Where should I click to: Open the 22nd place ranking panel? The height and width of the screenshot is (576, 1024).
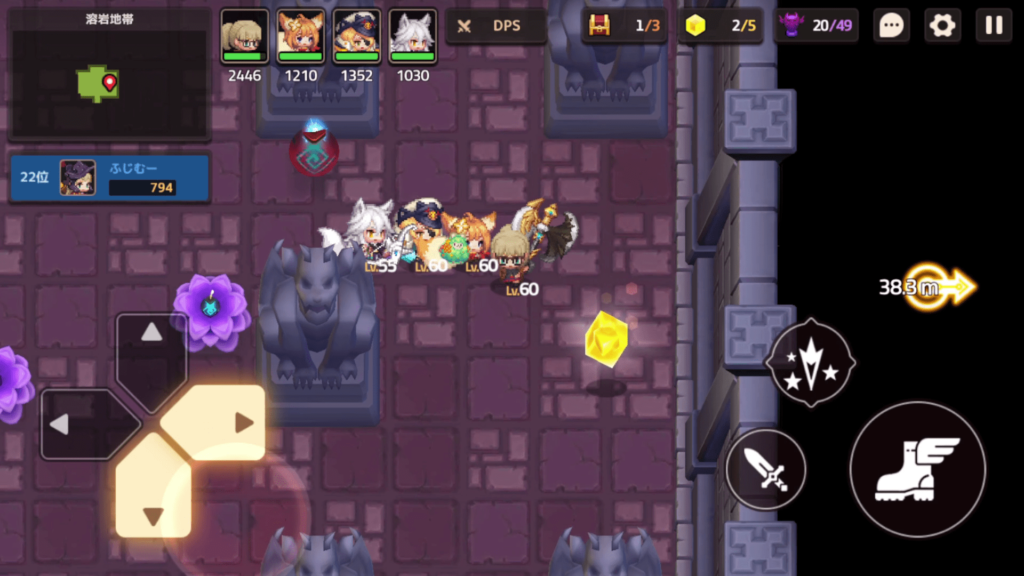click(x=110, y=178)
